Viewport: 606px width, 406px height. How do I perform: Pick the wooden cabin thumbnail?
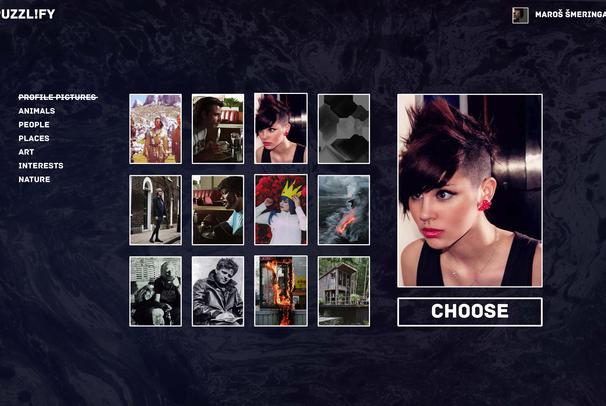tap(343, 291)
